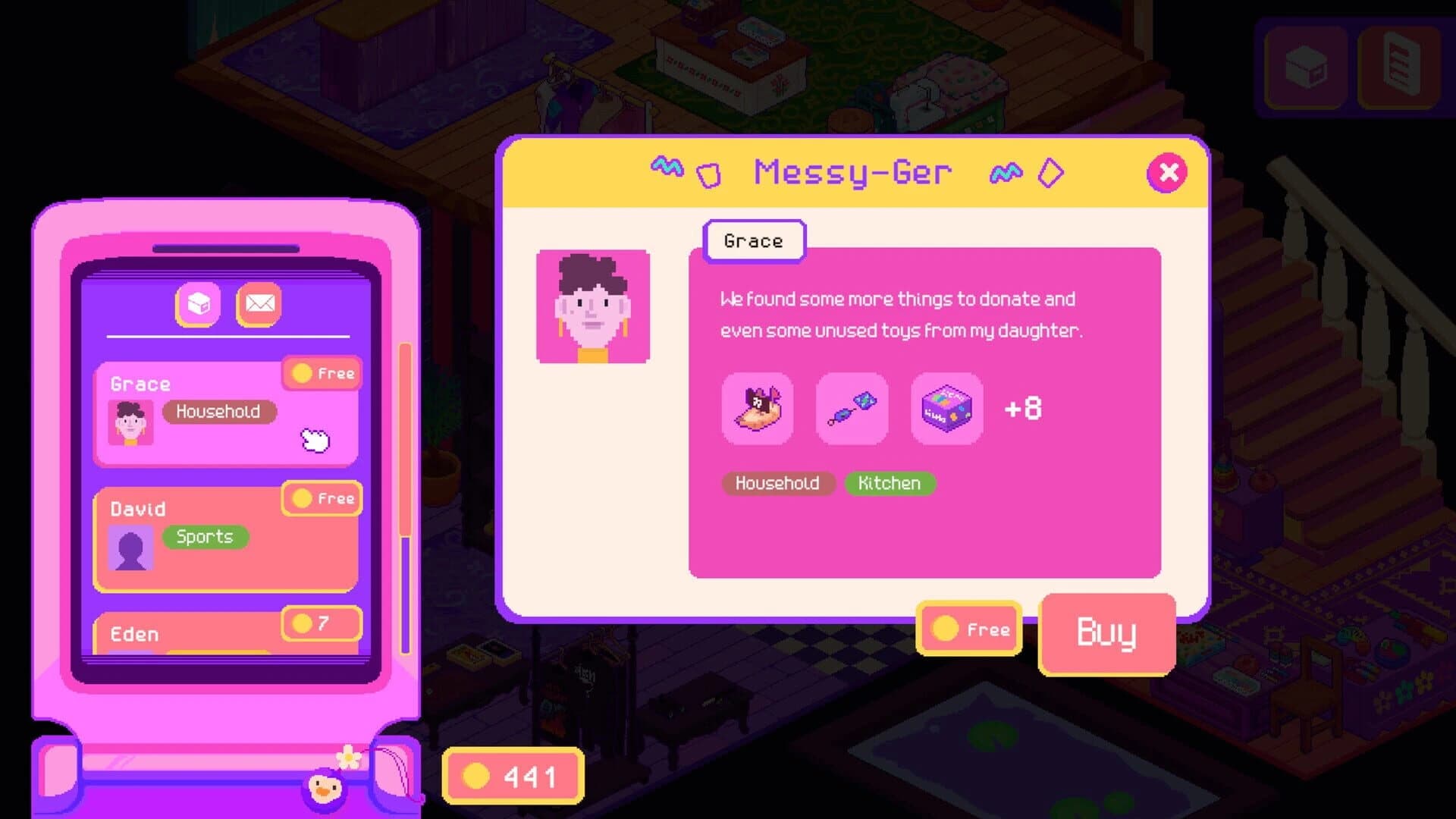This screenshot has width=1456, height=819.
Task: Click the Kitchen tag under Grace's items
Action: [889, 483]
